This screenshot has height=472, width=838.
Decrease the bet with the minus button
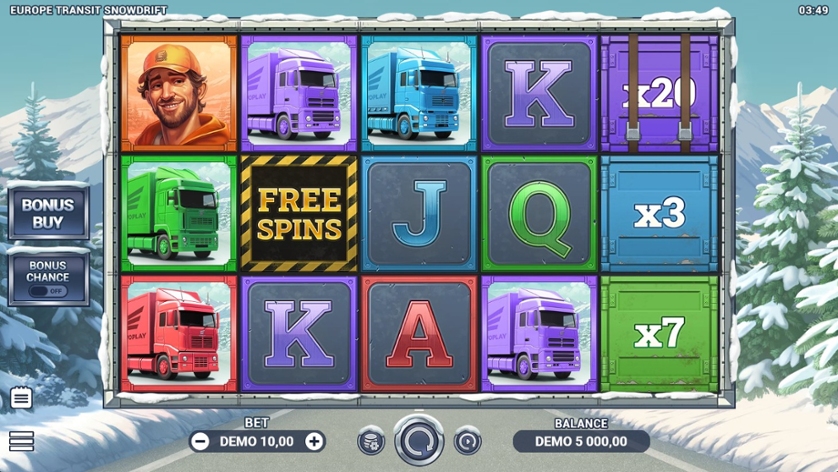[x=200, y=441]
